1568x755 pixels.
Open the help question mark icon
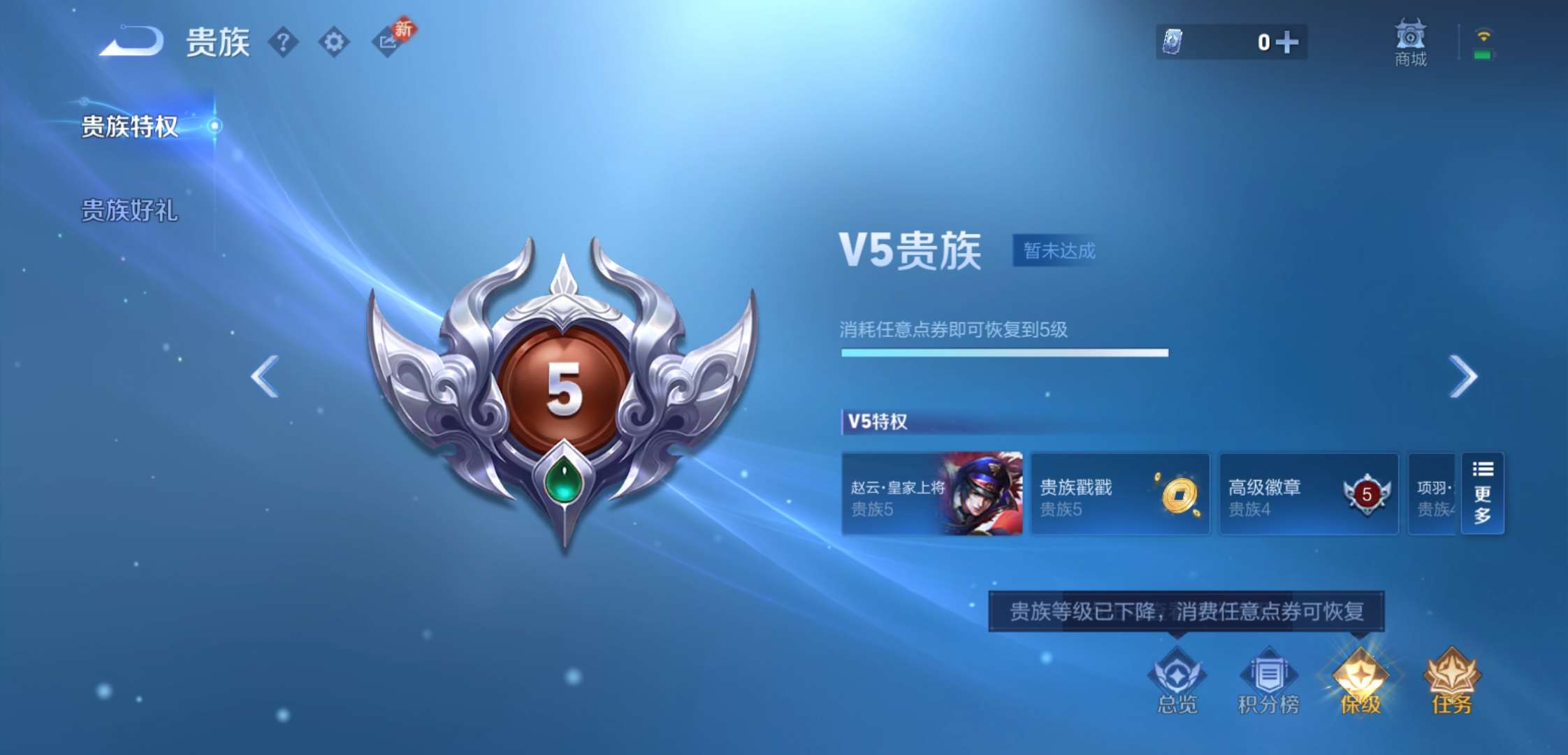[x=282, y=42]
